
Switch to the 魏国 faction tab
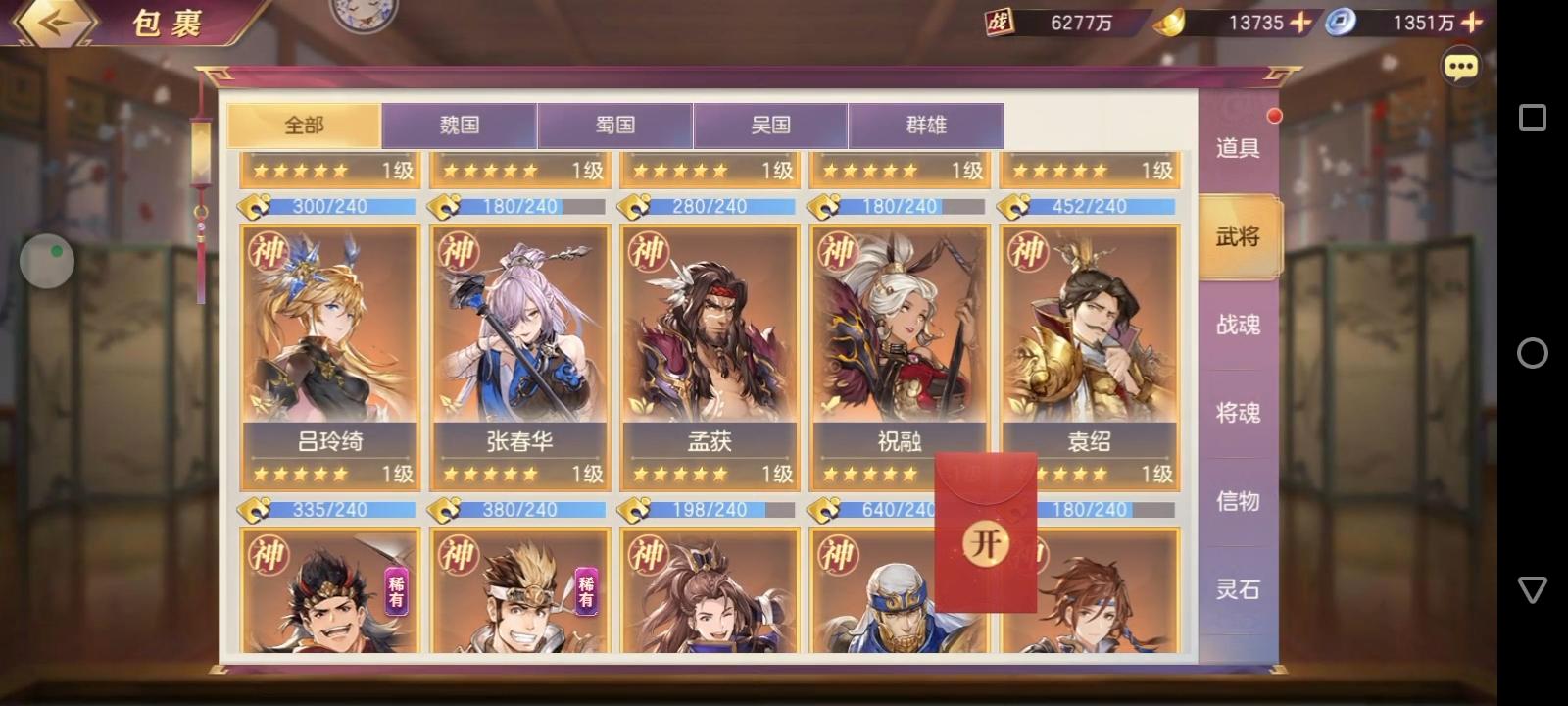[461, 125]
